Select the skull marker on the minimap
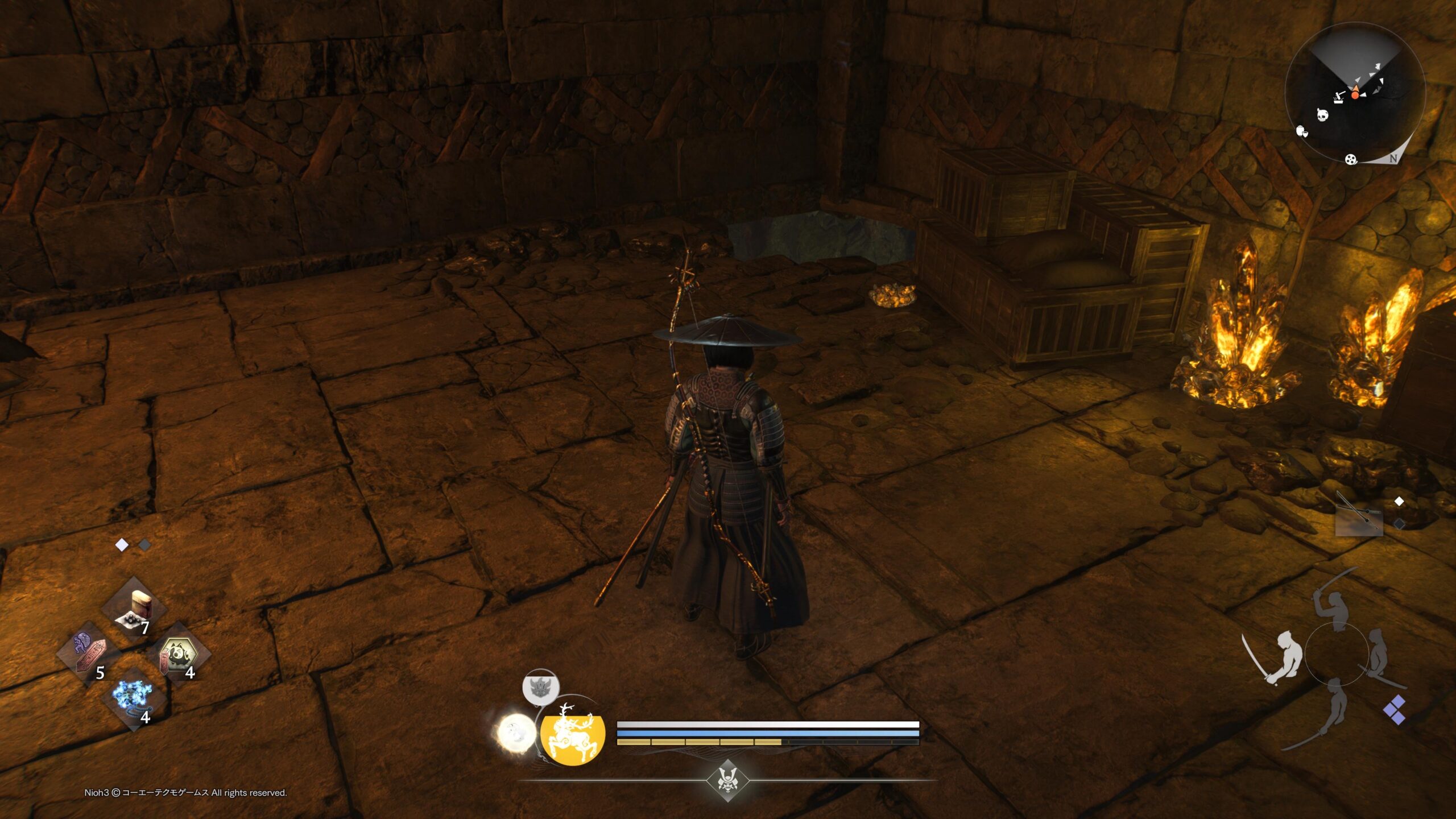1456x819 pixels. [x=1323, y=115]
